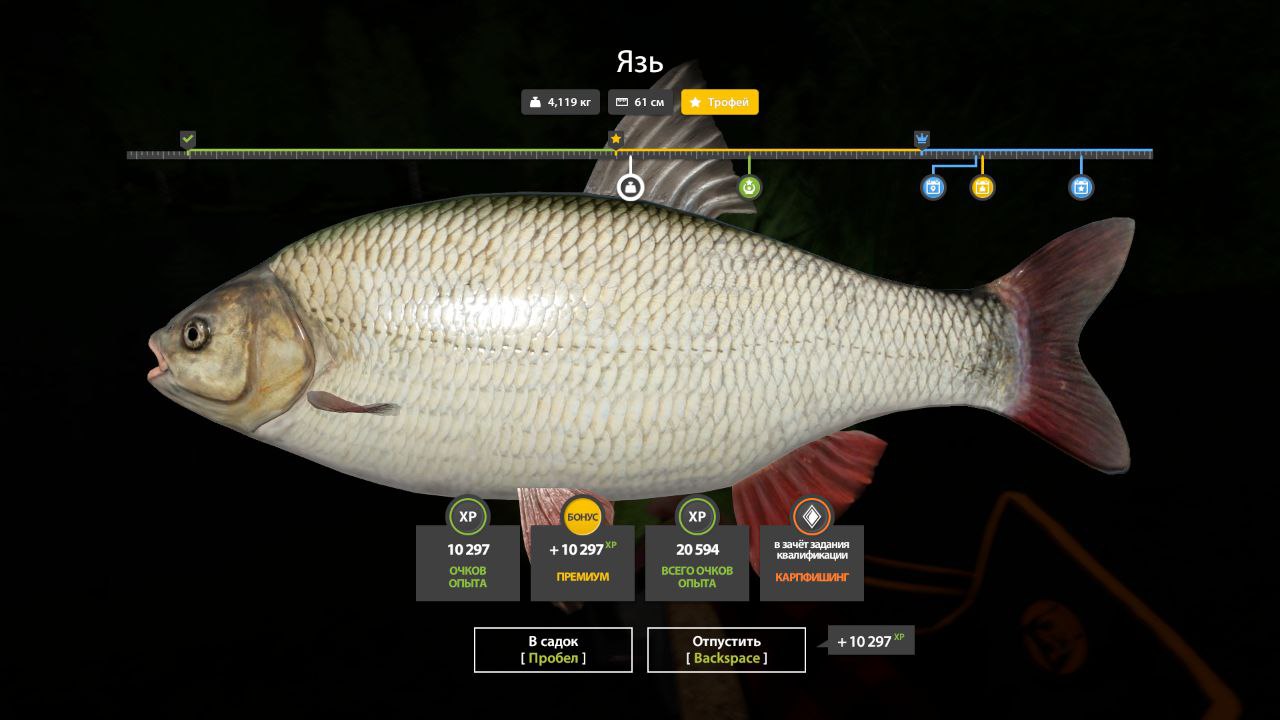
Task: Click the 4,119 кг weight badge
Action: [x=560, y=102]
